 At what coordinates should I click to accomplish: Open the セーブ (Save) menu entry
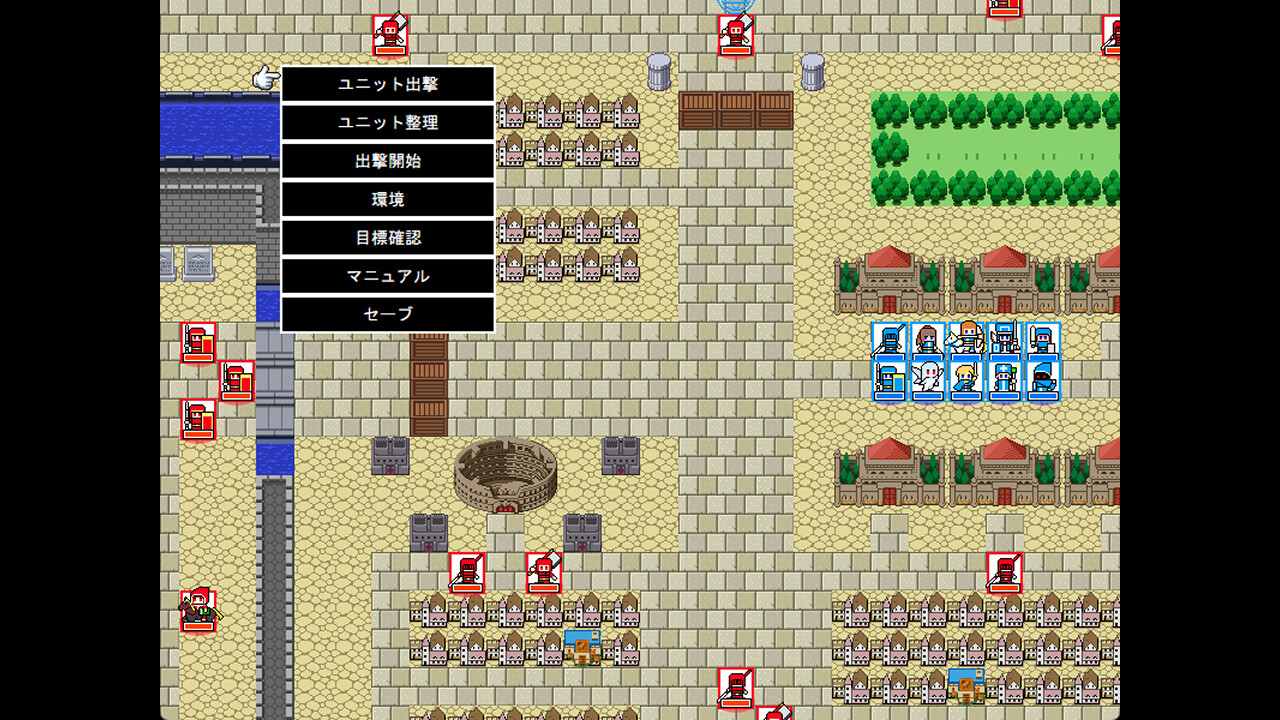tap(387, 314)
